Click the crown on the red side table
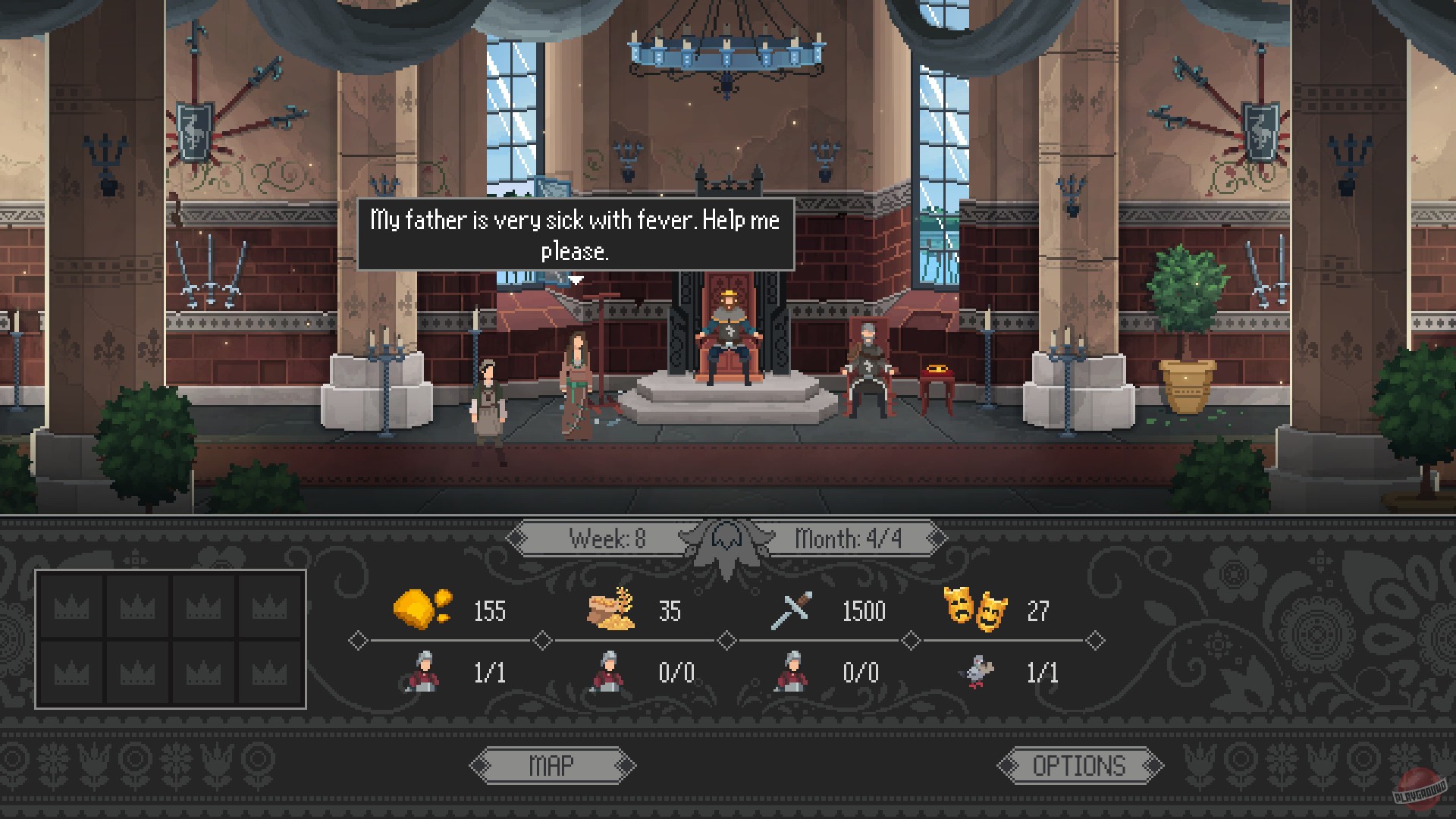This screenshot has width=1456, height=819. click(938, 369)
